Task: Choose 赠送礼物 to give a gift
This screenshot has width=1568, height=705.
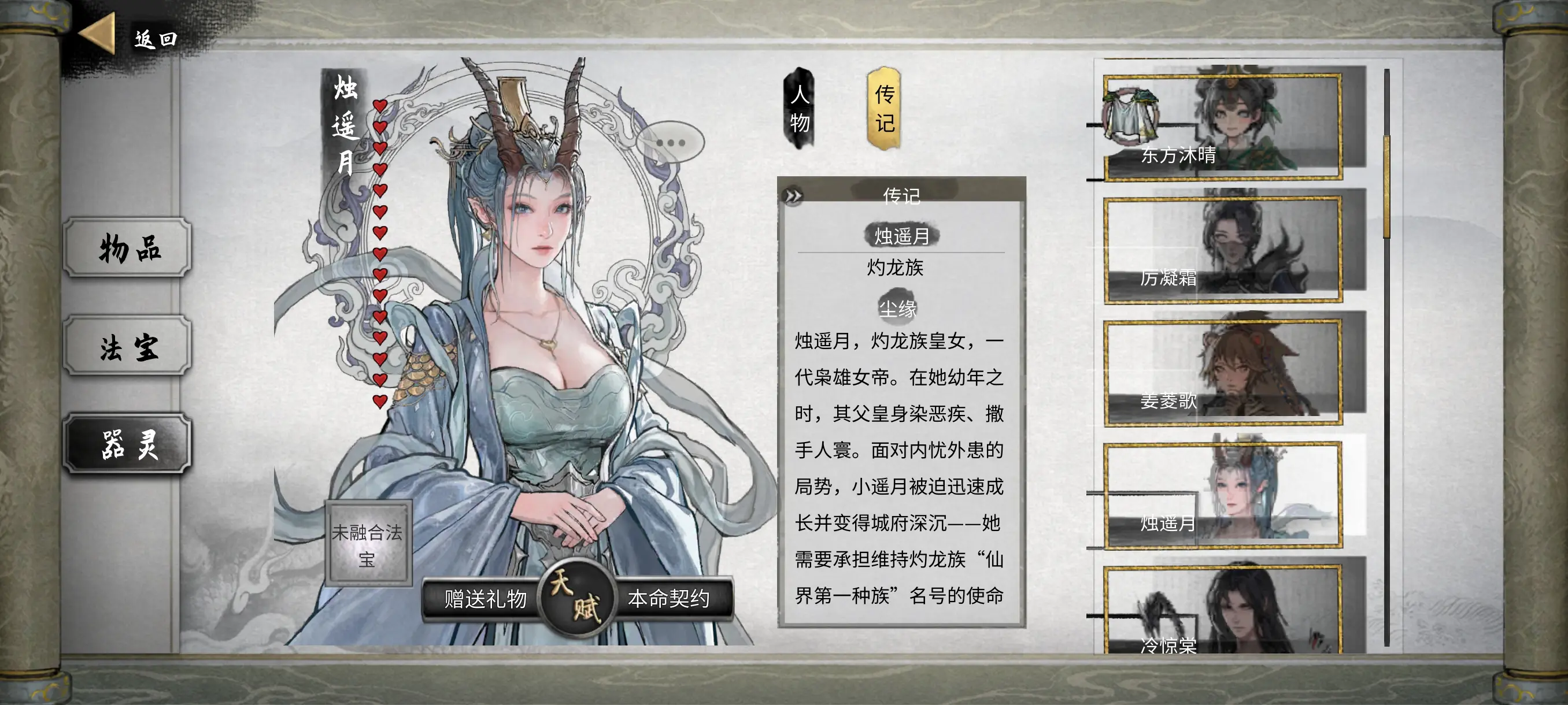Action: pyautogui.click(x=485, y=599)
